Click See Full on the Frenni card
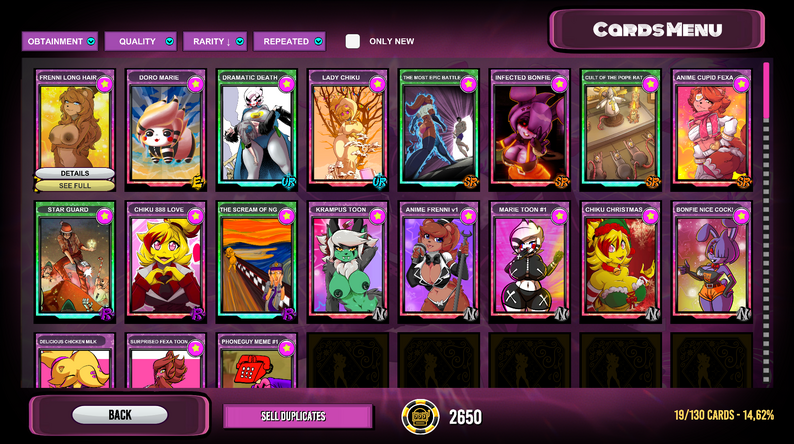Screen dimensions: 794x444 (x=75, y=185)
